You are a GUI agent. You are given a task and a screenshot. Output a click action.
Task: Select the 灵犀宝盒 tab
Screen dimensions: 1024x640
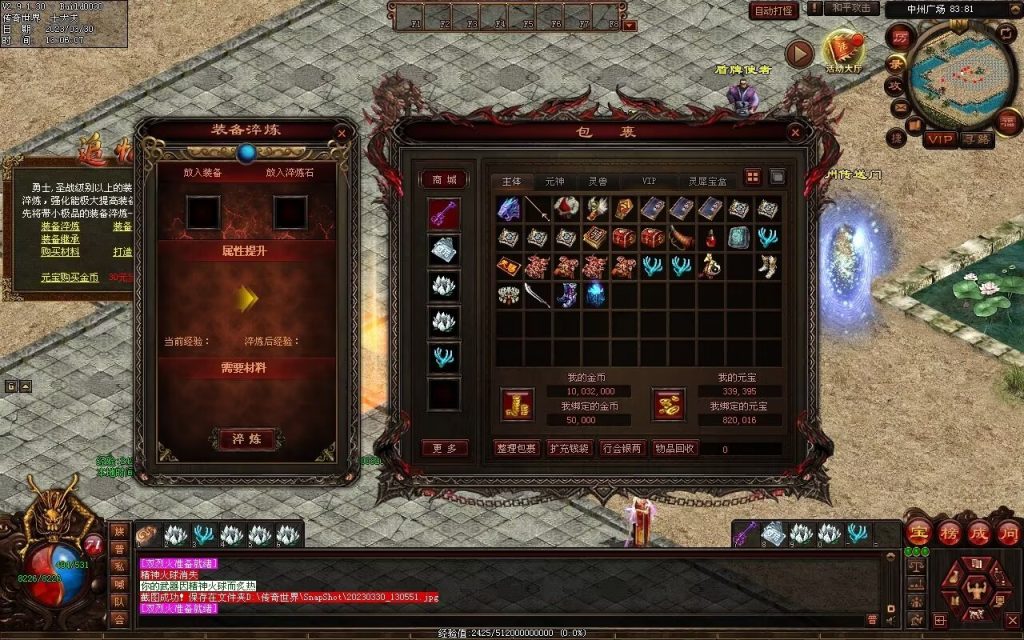[x=707, y=181]
